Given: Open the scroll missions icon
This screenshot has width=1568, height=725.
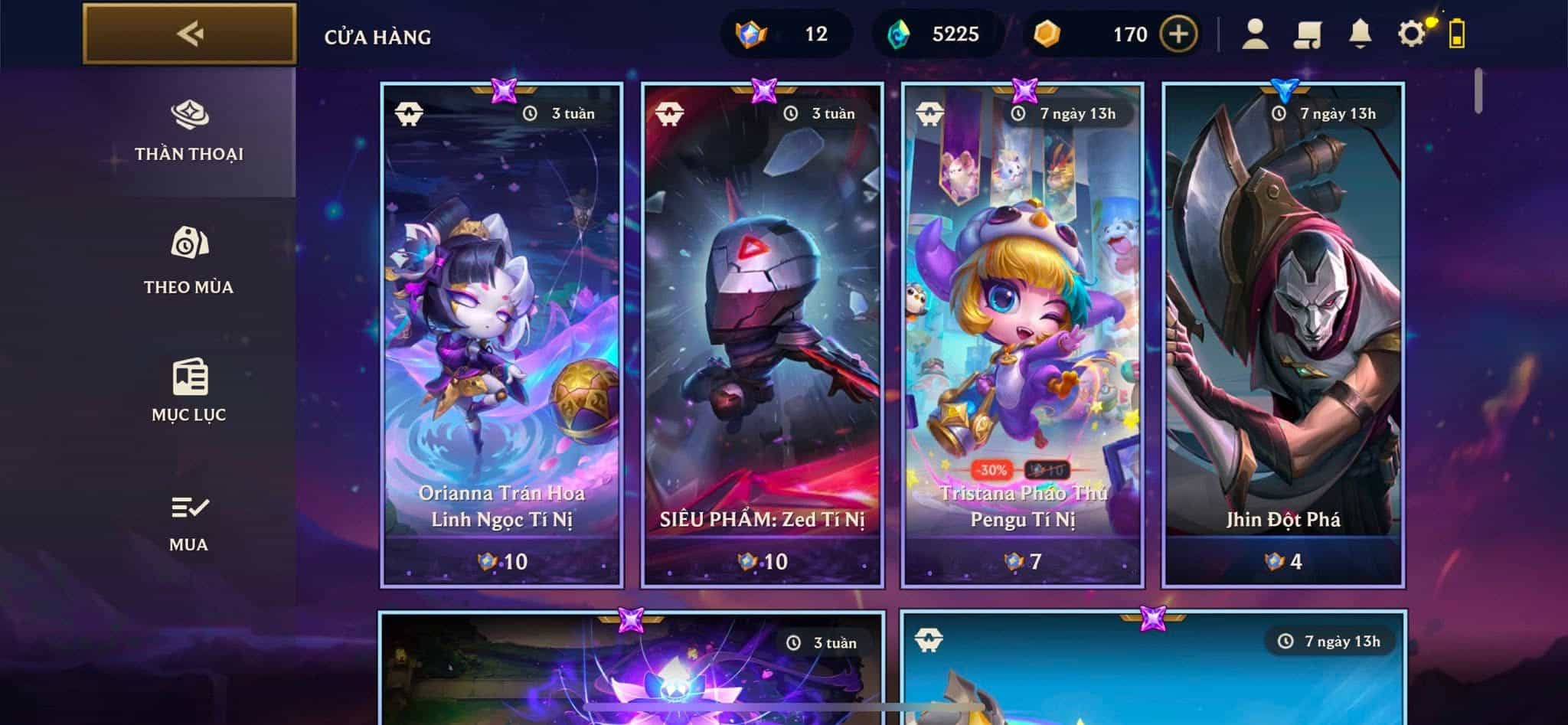Looking at the screenshot, I should pyautogui.click(x=1307, y=34).
